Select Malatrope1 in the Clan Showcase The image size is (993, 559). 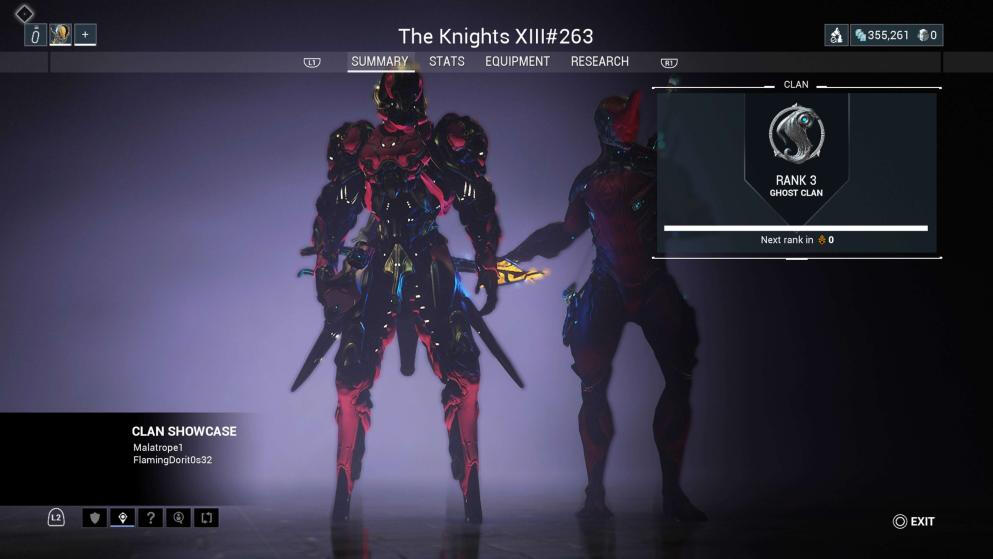(x=158, y=447)
